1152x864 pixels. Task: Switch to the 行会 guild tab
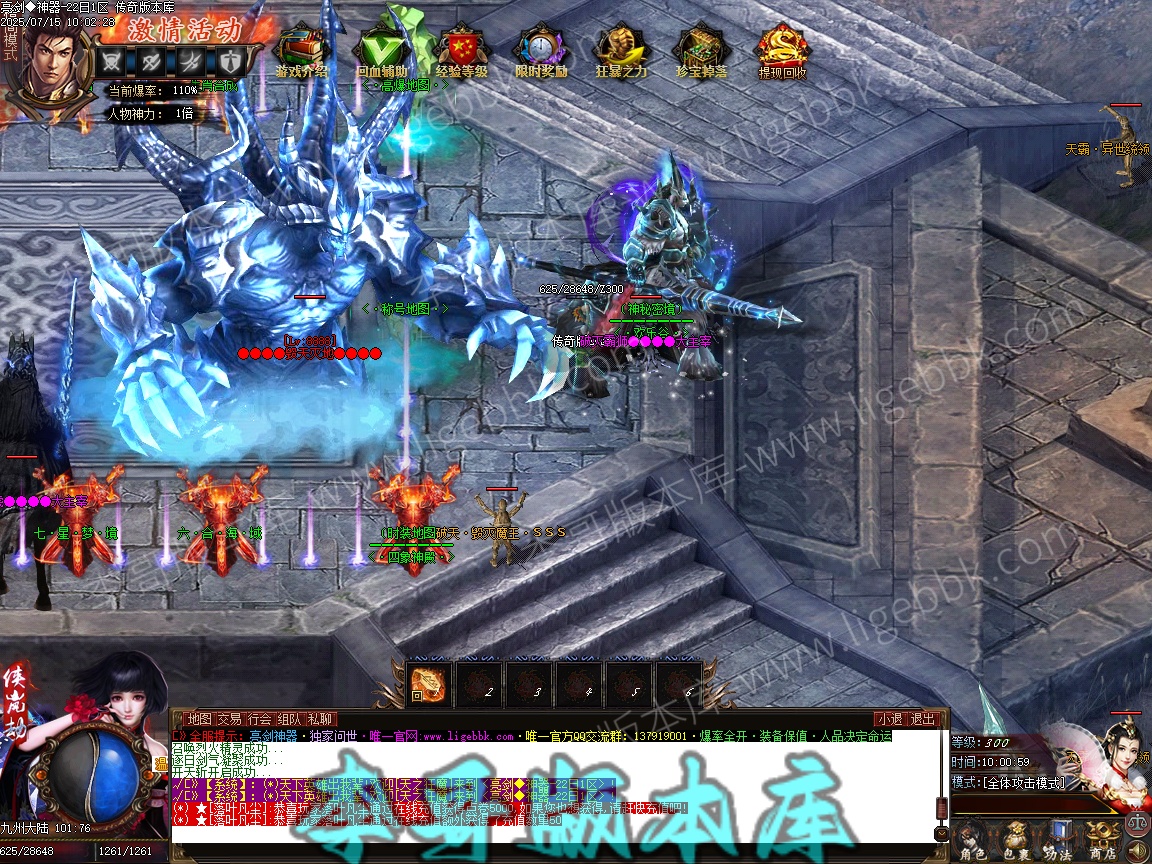pyautogui.click(x=260, y=719)
